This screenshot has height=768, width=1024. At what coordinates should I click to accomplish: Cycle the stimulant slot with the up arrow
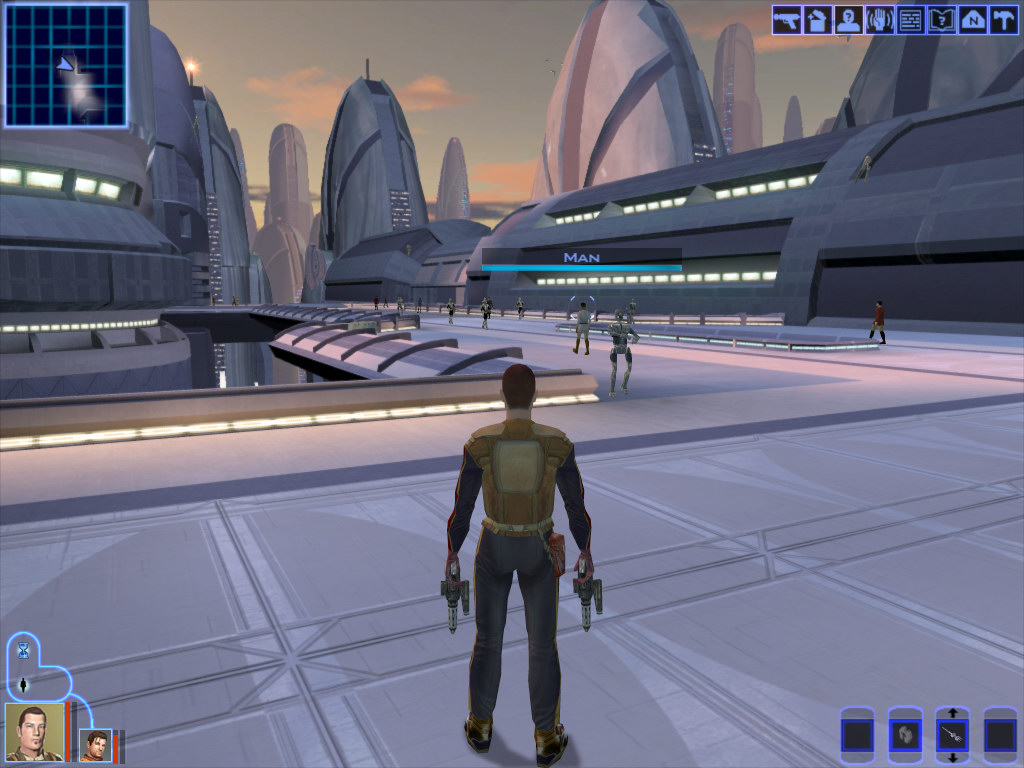tap(953, 713)
